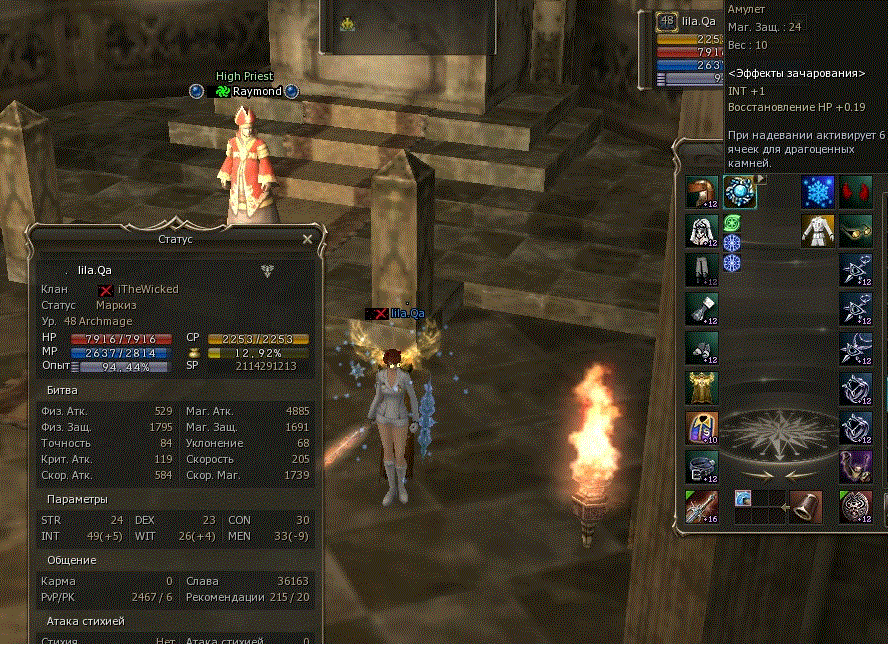
Task: Select the blue shirt +10 slot
Action: pyautogui.click(x=702, y=427)
